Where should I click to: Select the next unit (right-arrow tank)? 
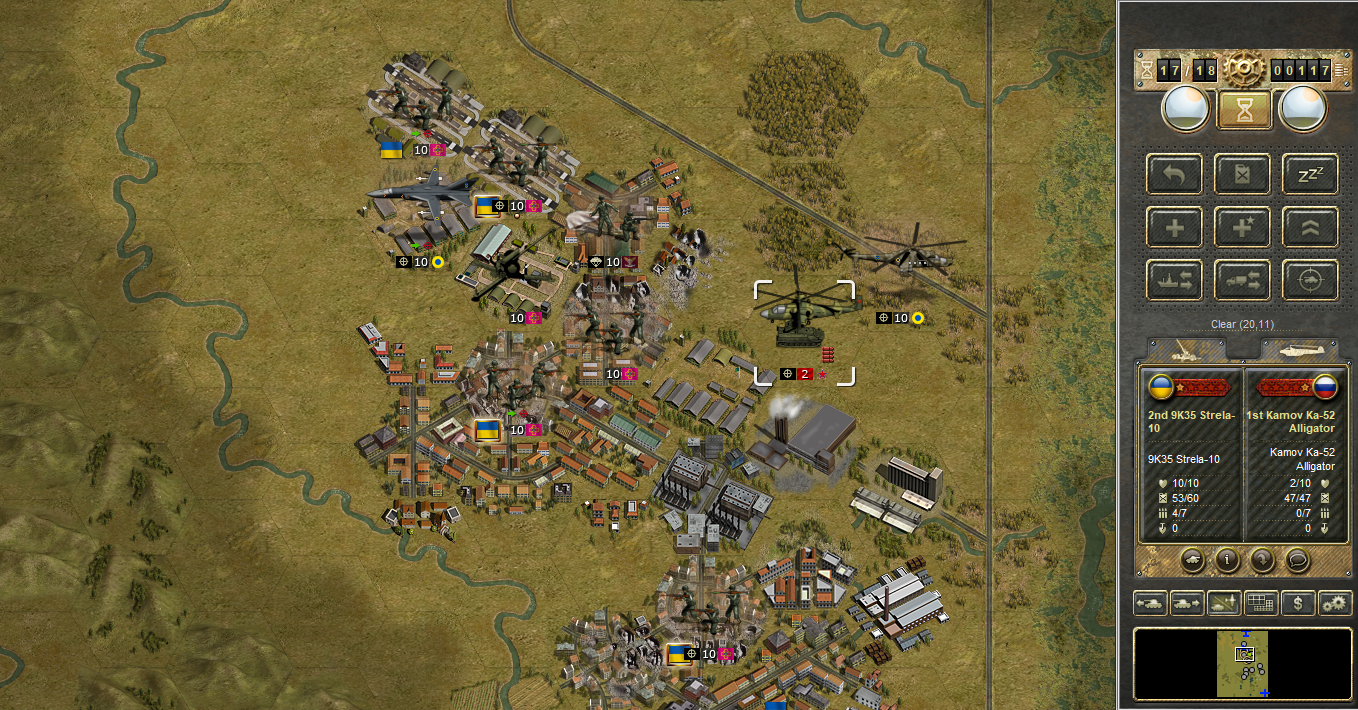coord(1186,603)
